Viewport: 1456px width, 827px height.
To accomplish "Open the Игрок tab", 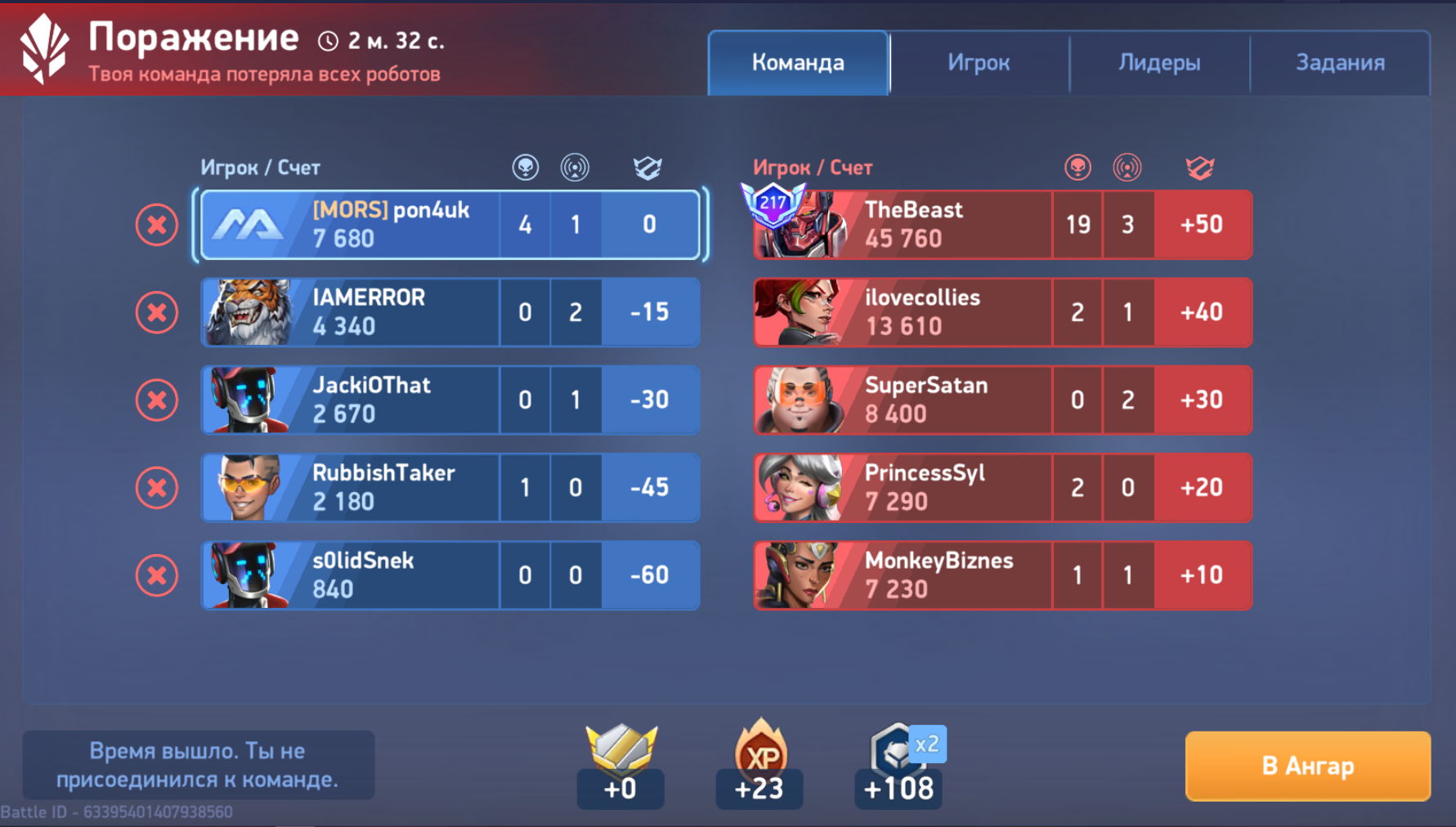I will coord(979,63).
